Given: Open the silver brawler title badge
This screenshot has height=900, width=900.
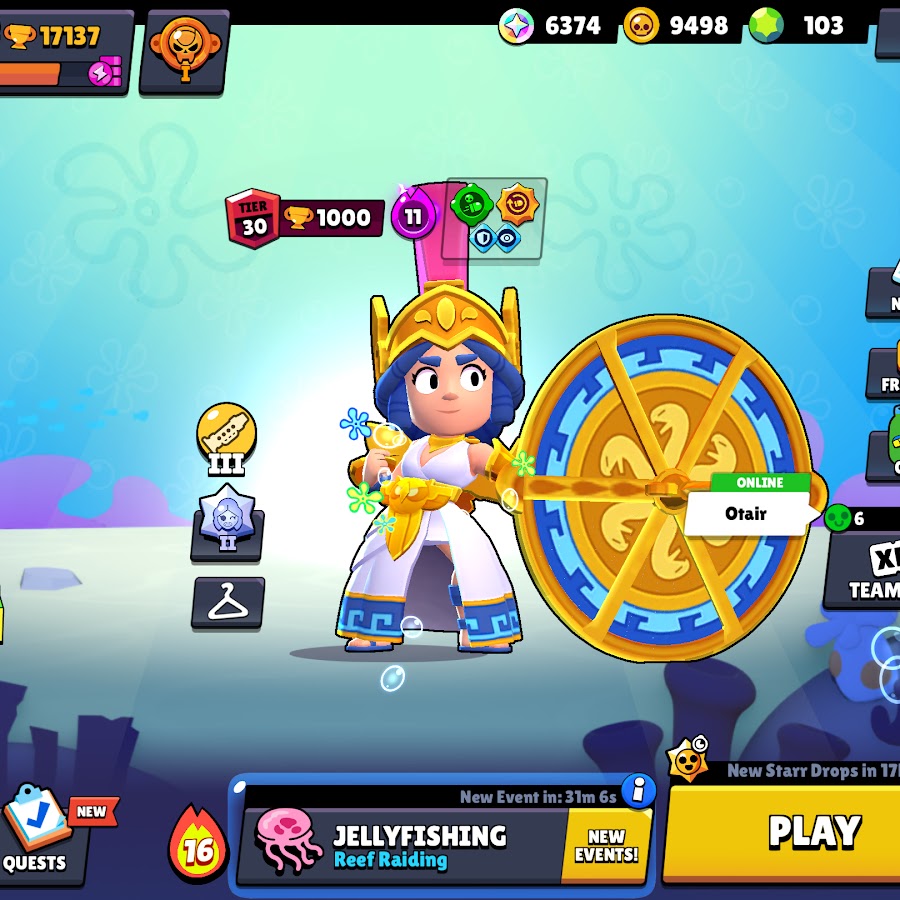Looking at the screenshot, I should point(227,522).
